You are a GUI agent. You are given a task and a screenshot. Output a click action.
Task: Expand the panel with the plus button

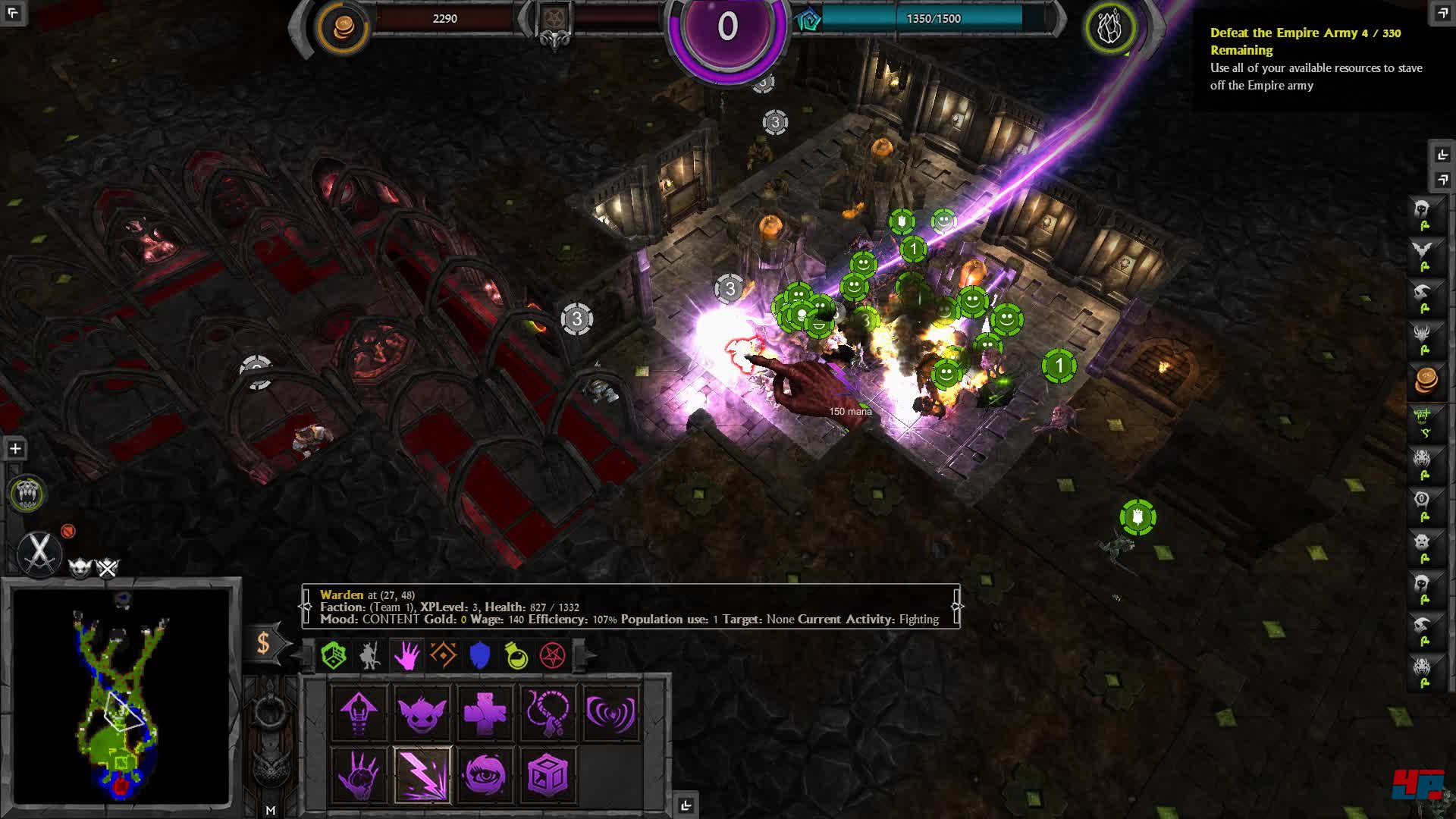tap(15, 449)
